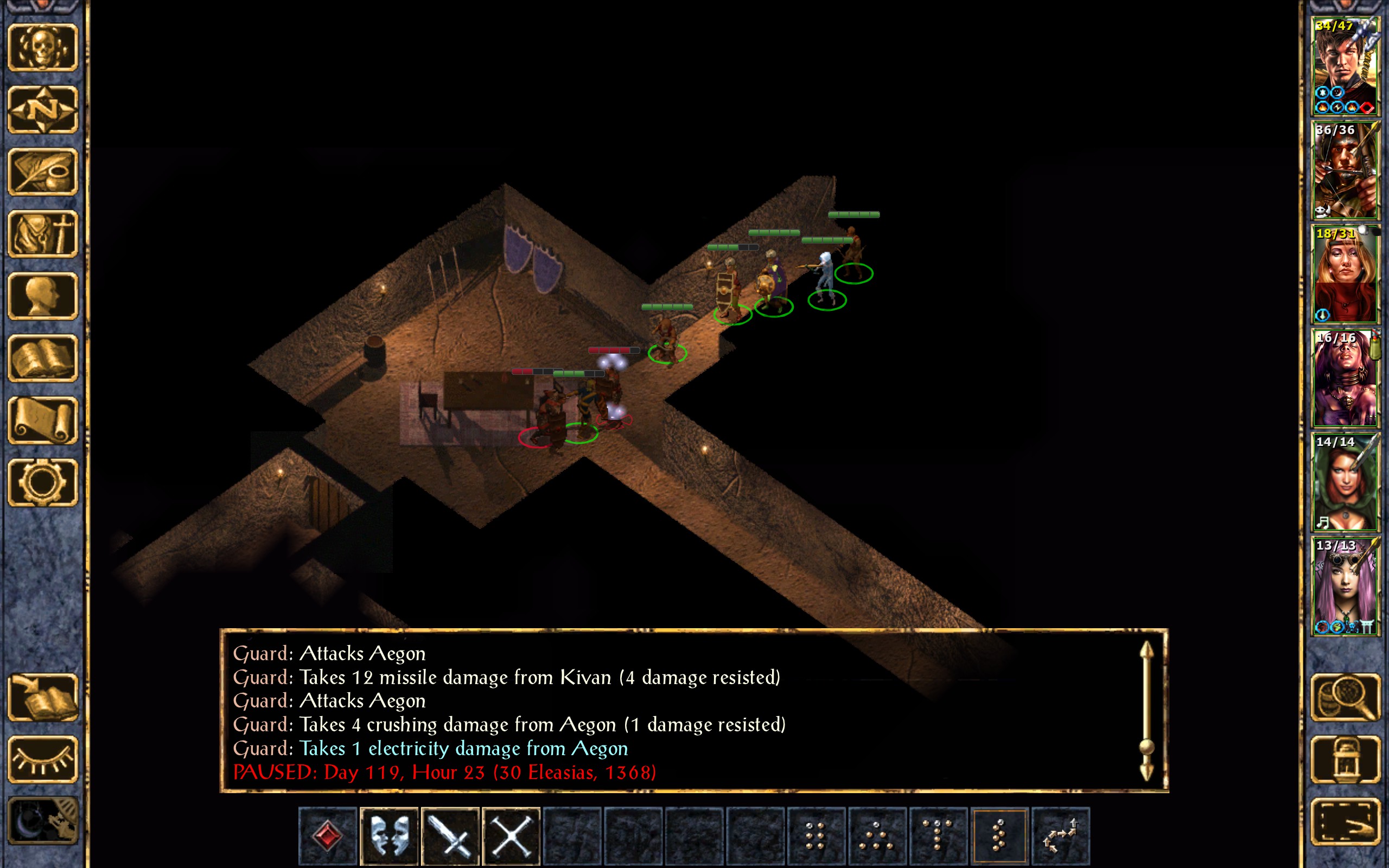1389x868 pixels.
Task: Toggle highlighting with the magnifying glass button
Action: tap(1345, 697)
